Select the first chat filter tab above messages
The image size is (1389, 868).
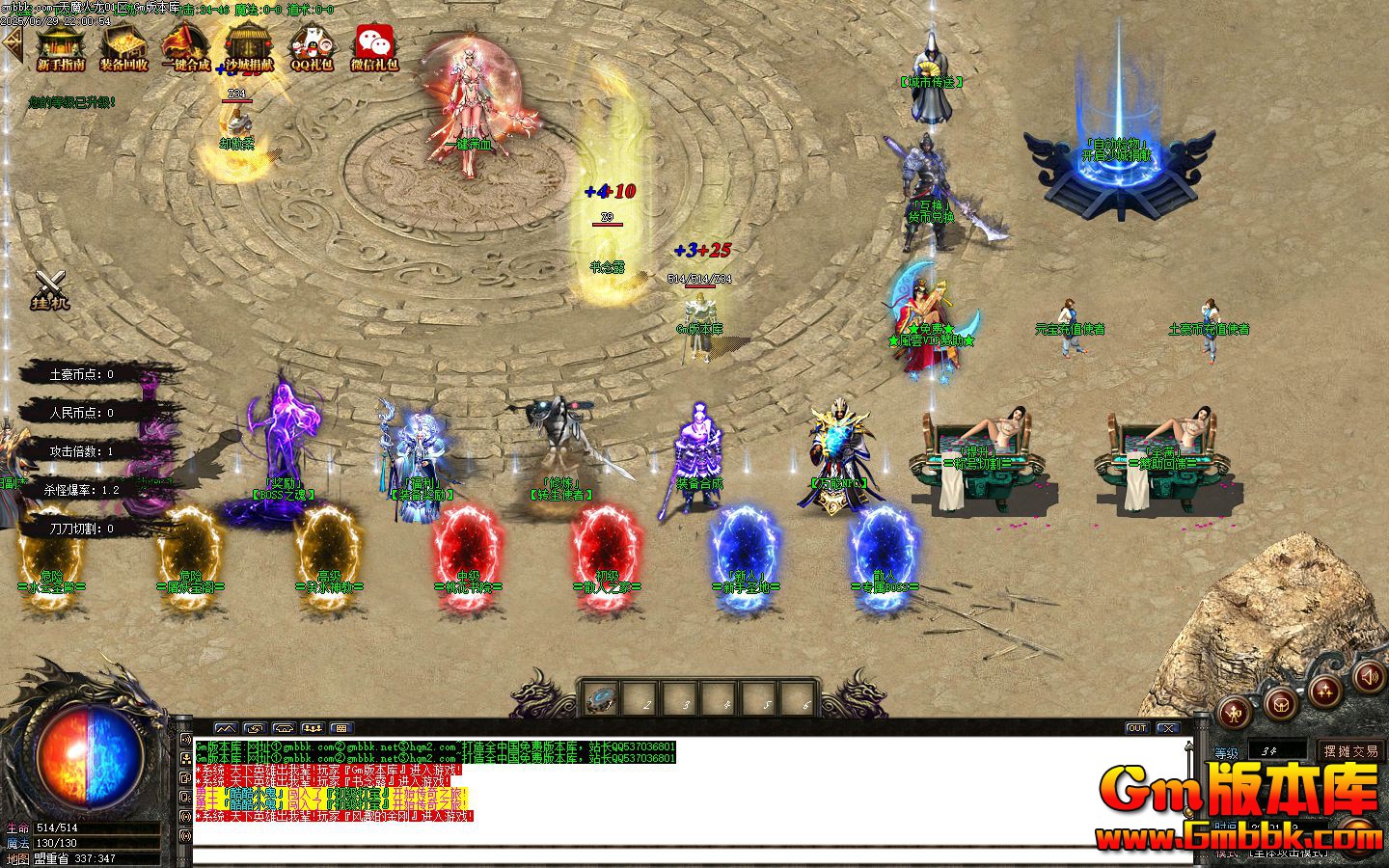(228, 729)
